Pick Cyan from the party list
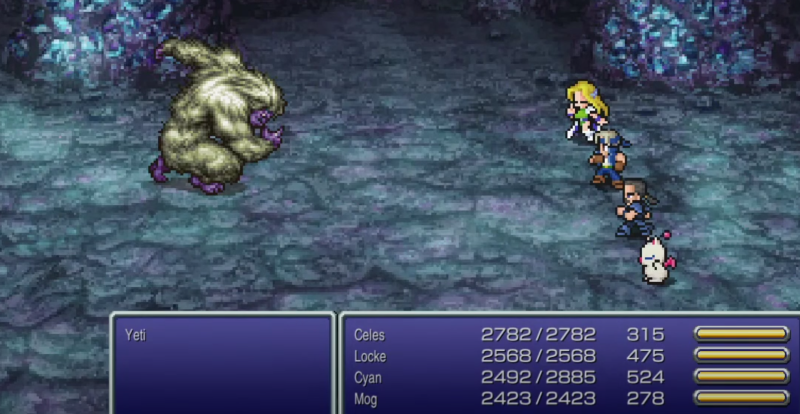Viewport: 800px width, 414px height. click(368, 377)
